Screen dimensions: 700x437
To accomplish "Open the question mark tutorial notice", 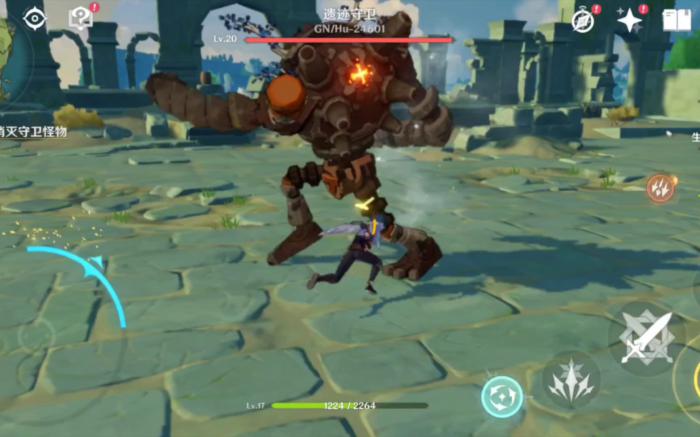I will click(x=80, y=18).
